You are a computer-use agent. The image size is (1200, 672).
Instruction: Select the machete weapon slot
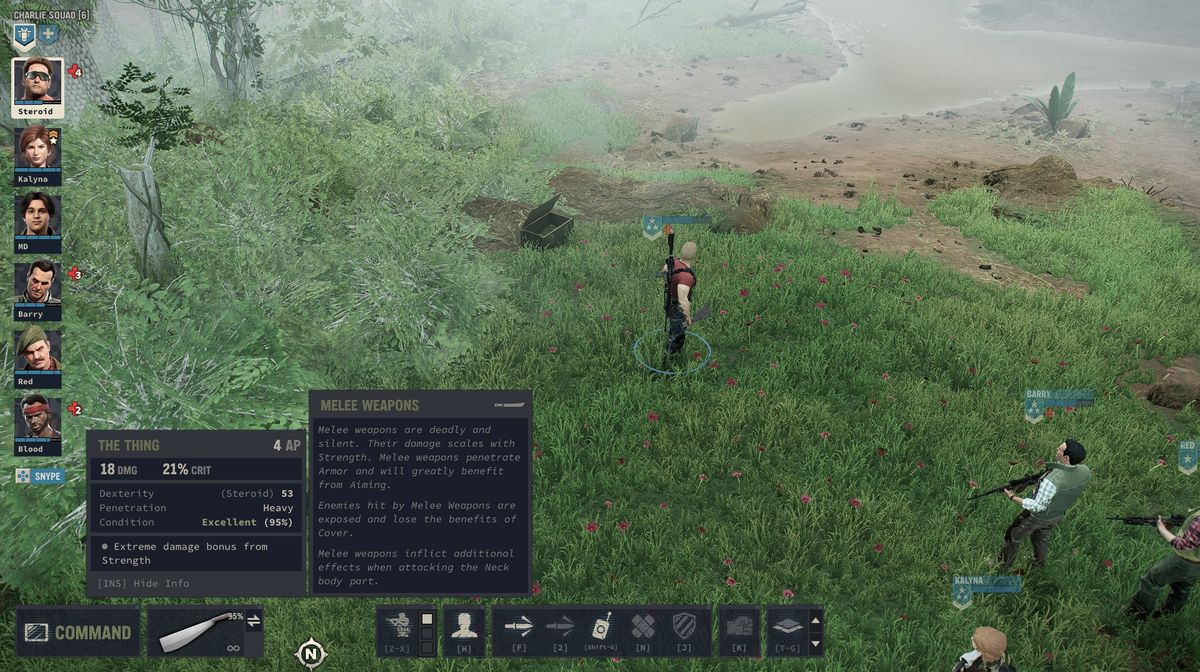point(194,632)
